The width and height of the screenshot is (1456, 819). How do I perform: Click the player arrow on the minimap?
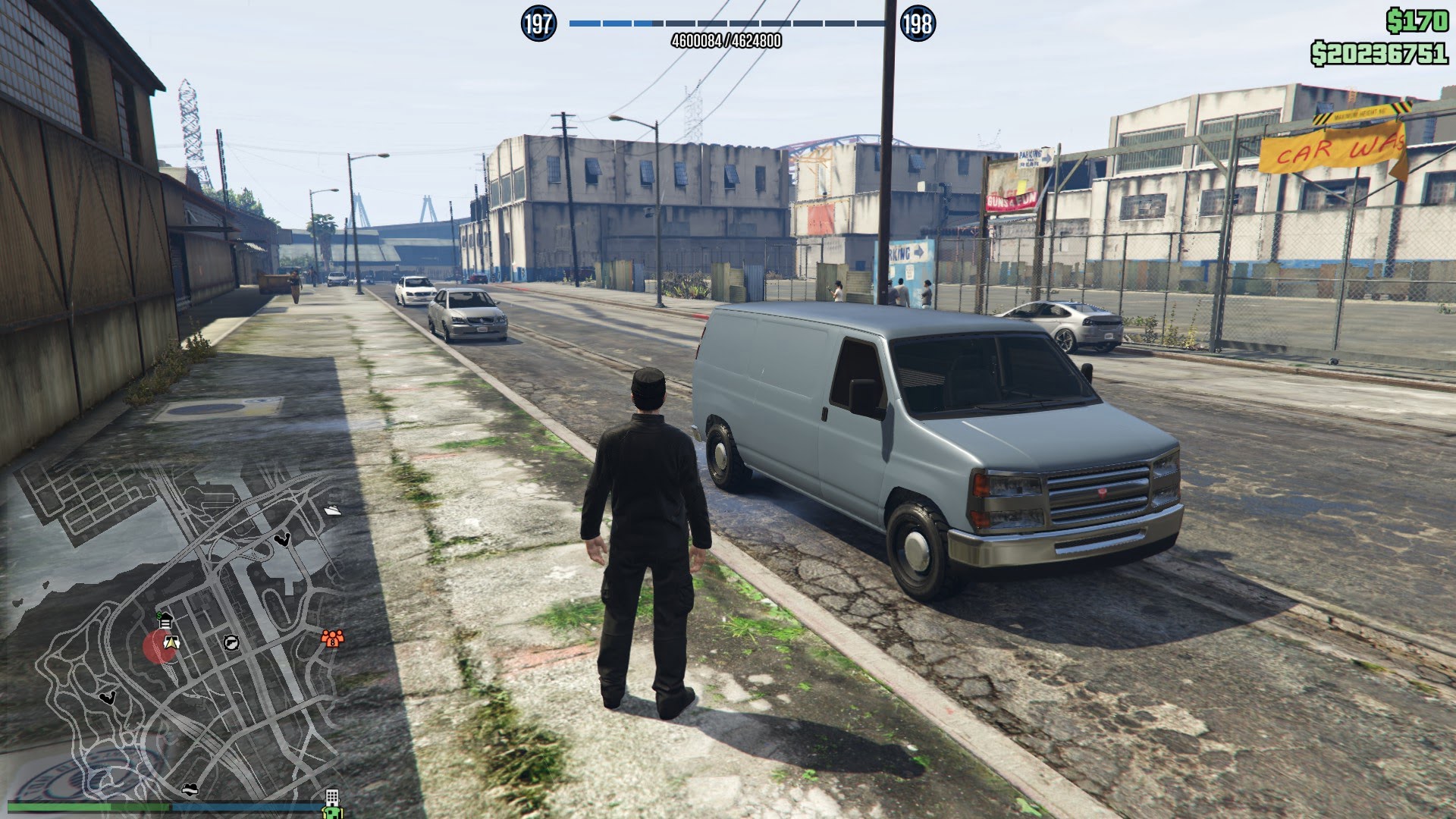pyautogui.click(x=172, y=643)
